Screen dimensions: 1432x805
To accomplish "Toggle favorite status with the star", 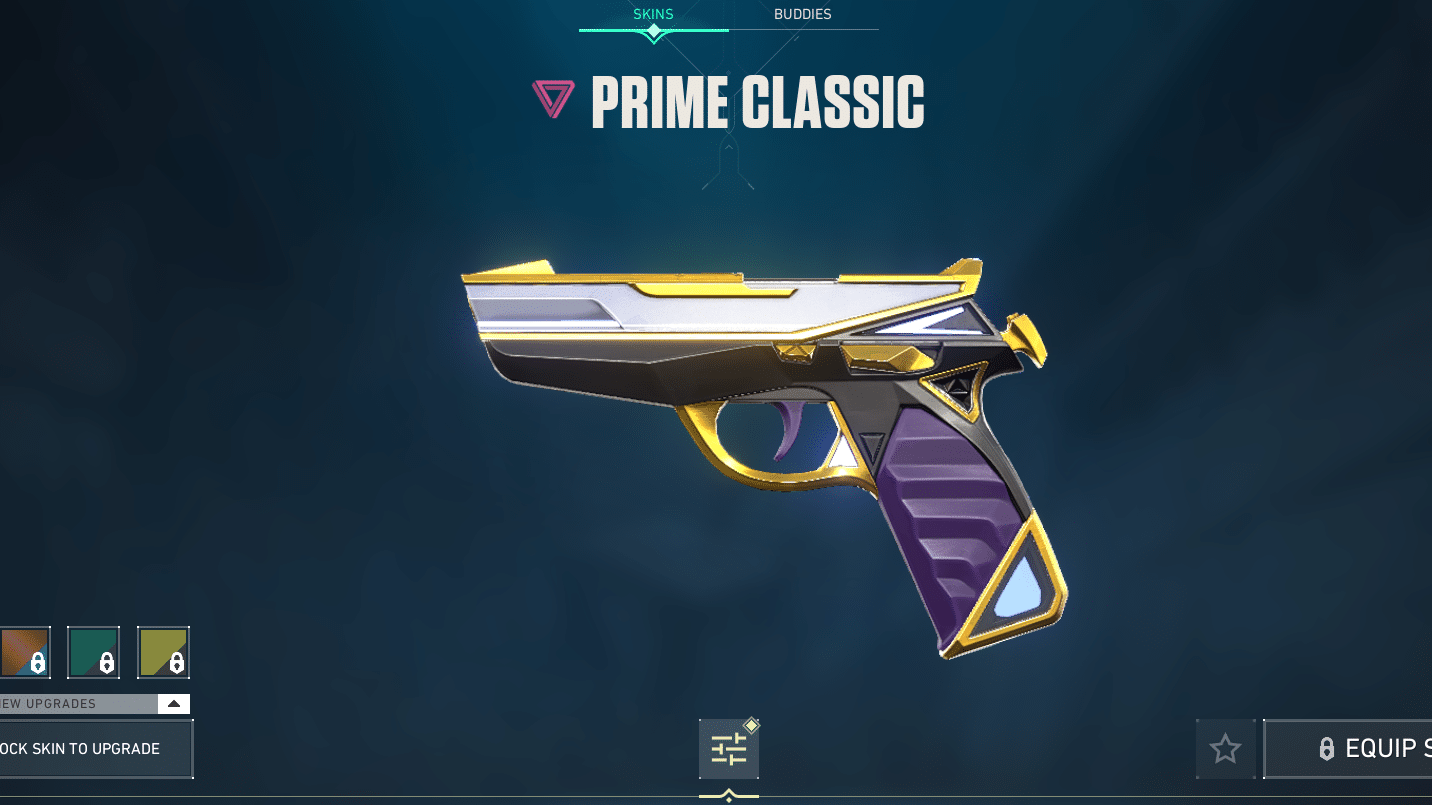I will (1225, 748).
